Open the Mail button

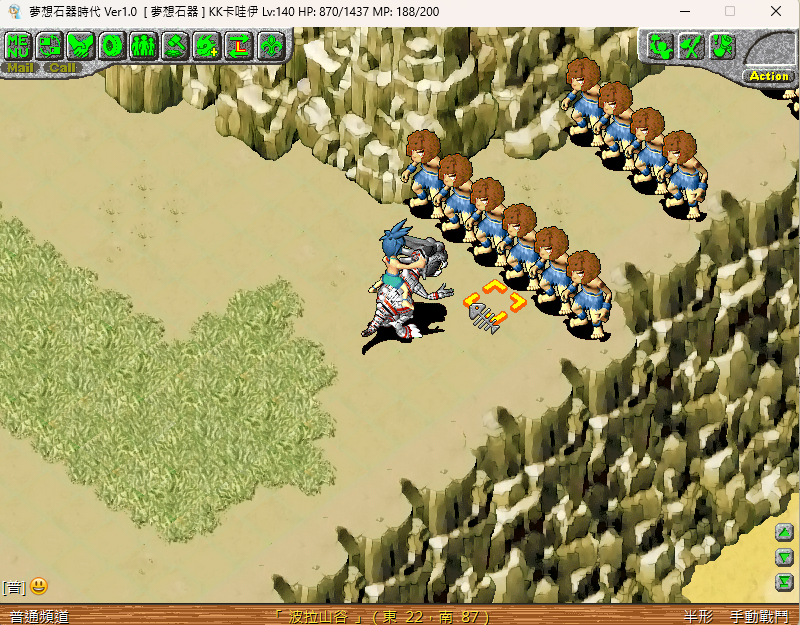(20, 68)
